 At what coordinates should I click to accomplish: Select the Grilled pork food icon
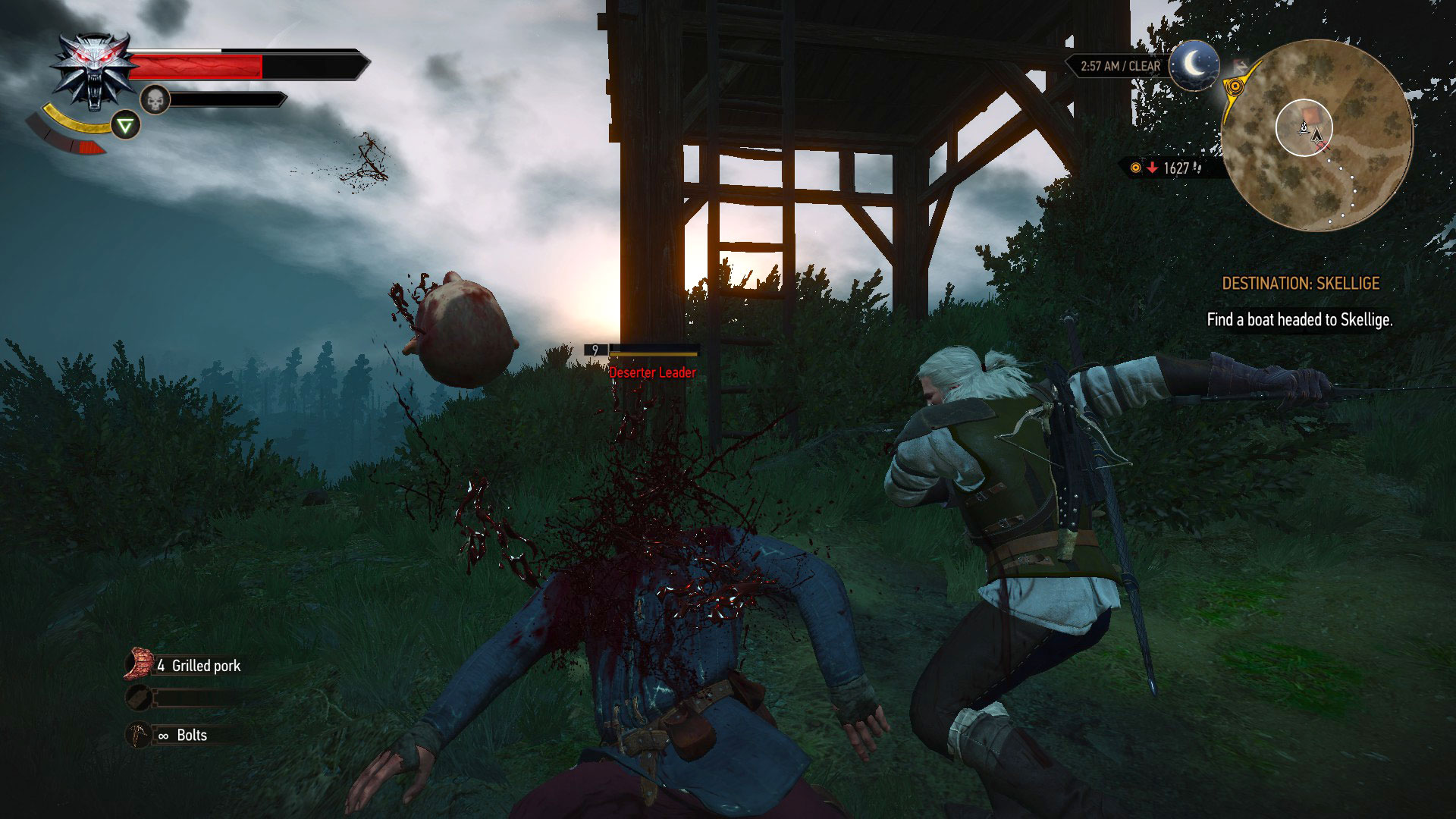[x=139, y=662]
